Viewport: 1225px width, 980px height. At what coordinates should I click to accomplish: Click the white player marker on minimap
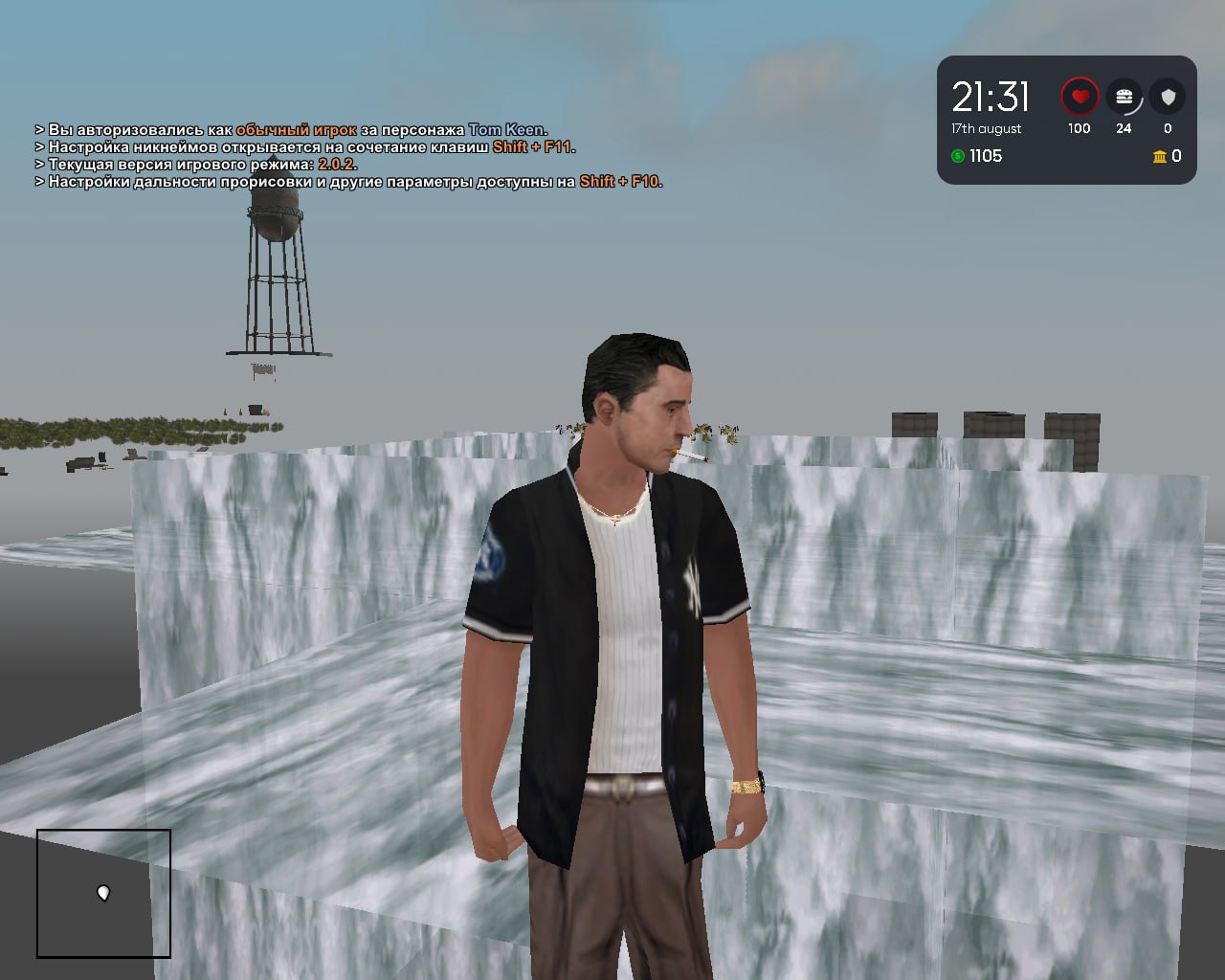tap(103, 892)
